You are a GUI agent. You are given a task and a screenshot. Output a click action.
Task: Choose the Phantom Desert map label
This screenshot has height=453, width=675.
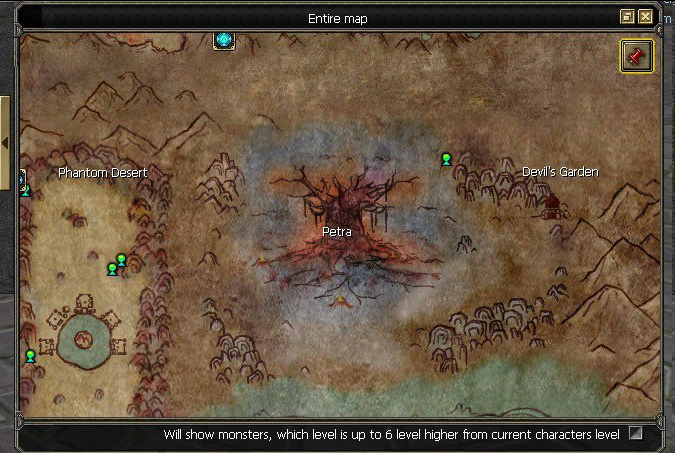(x=102, y=173)
